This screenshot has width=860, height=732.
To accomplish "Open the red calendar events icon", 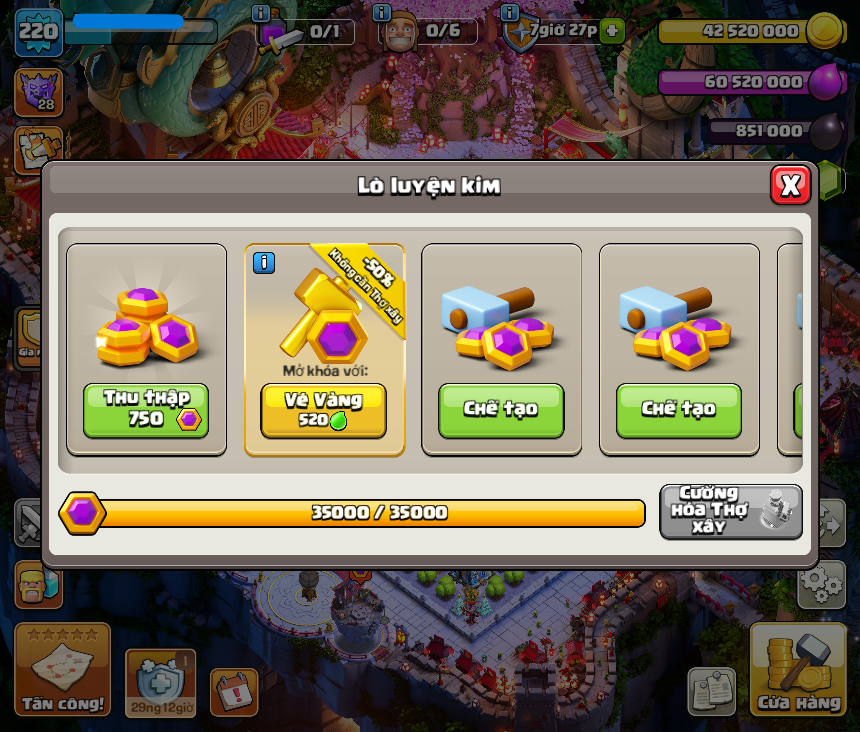I will pyautogui.click(x=234, y=692).
